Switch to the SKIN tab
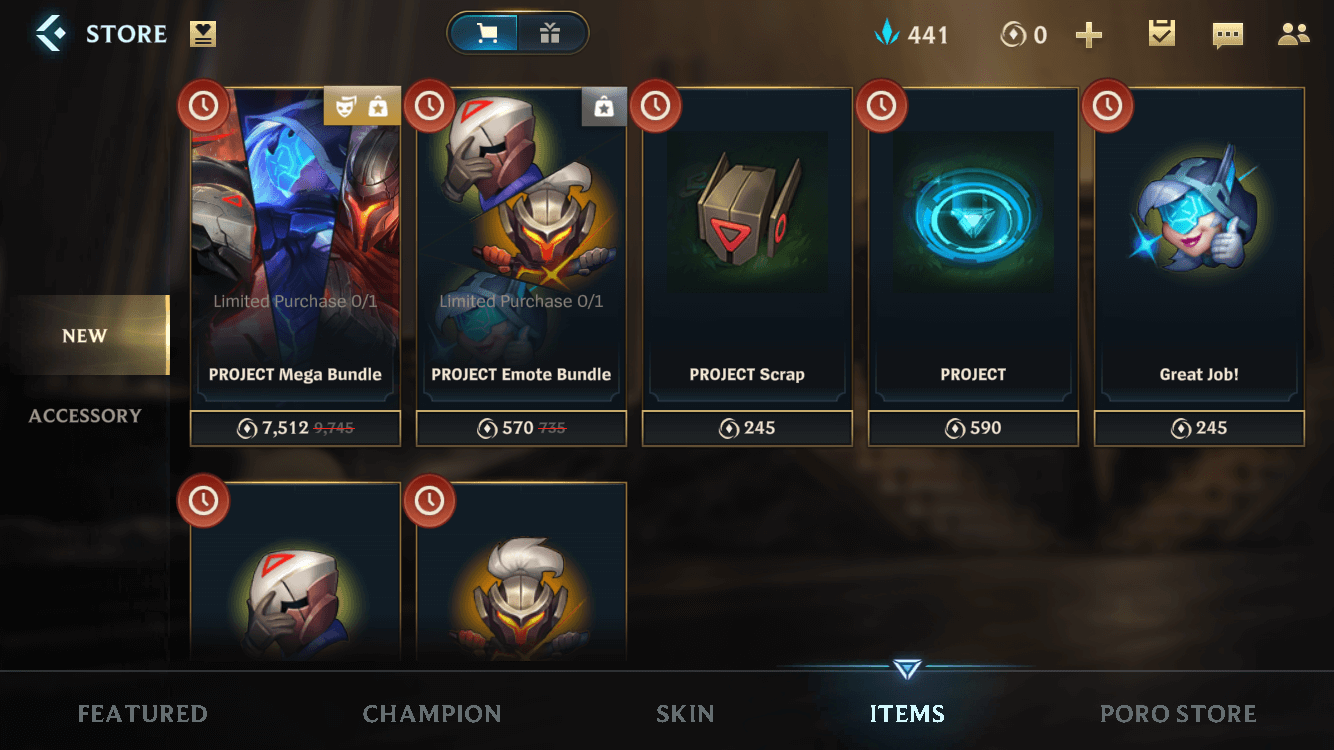1334x750 pixels. pos(685,713)
